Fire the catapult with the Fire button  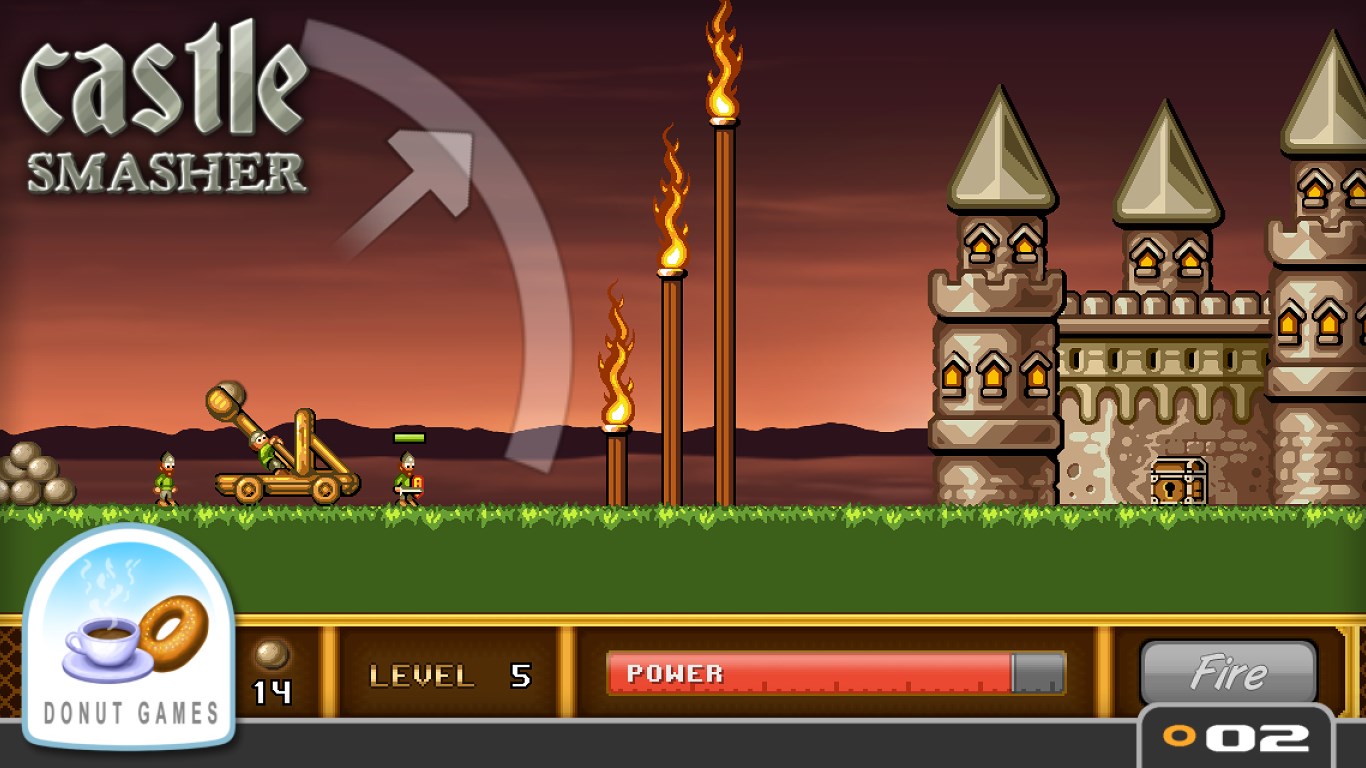[1228, 673]
